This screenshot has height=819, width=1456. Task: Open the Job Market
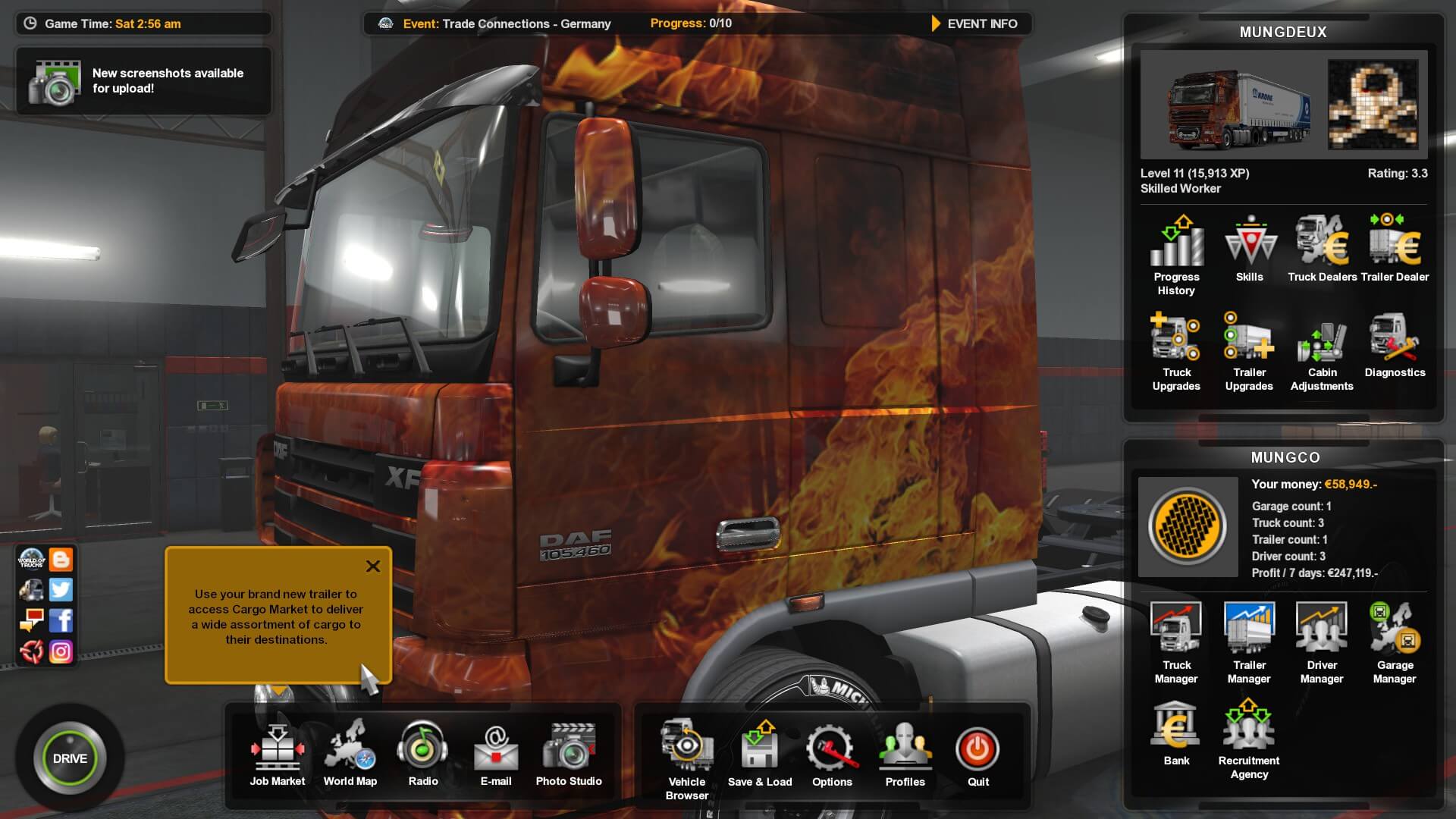coord(277,753)
